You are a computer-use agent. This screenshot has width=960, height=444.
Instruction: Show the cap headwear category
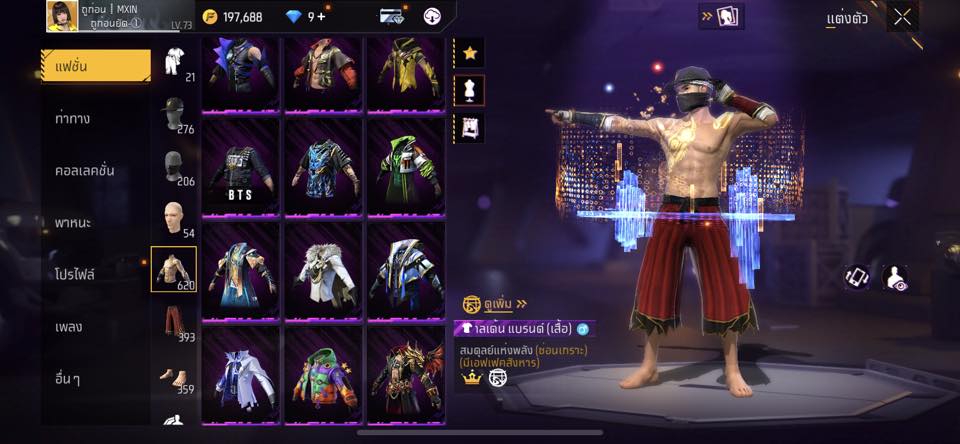coord(174,112)
